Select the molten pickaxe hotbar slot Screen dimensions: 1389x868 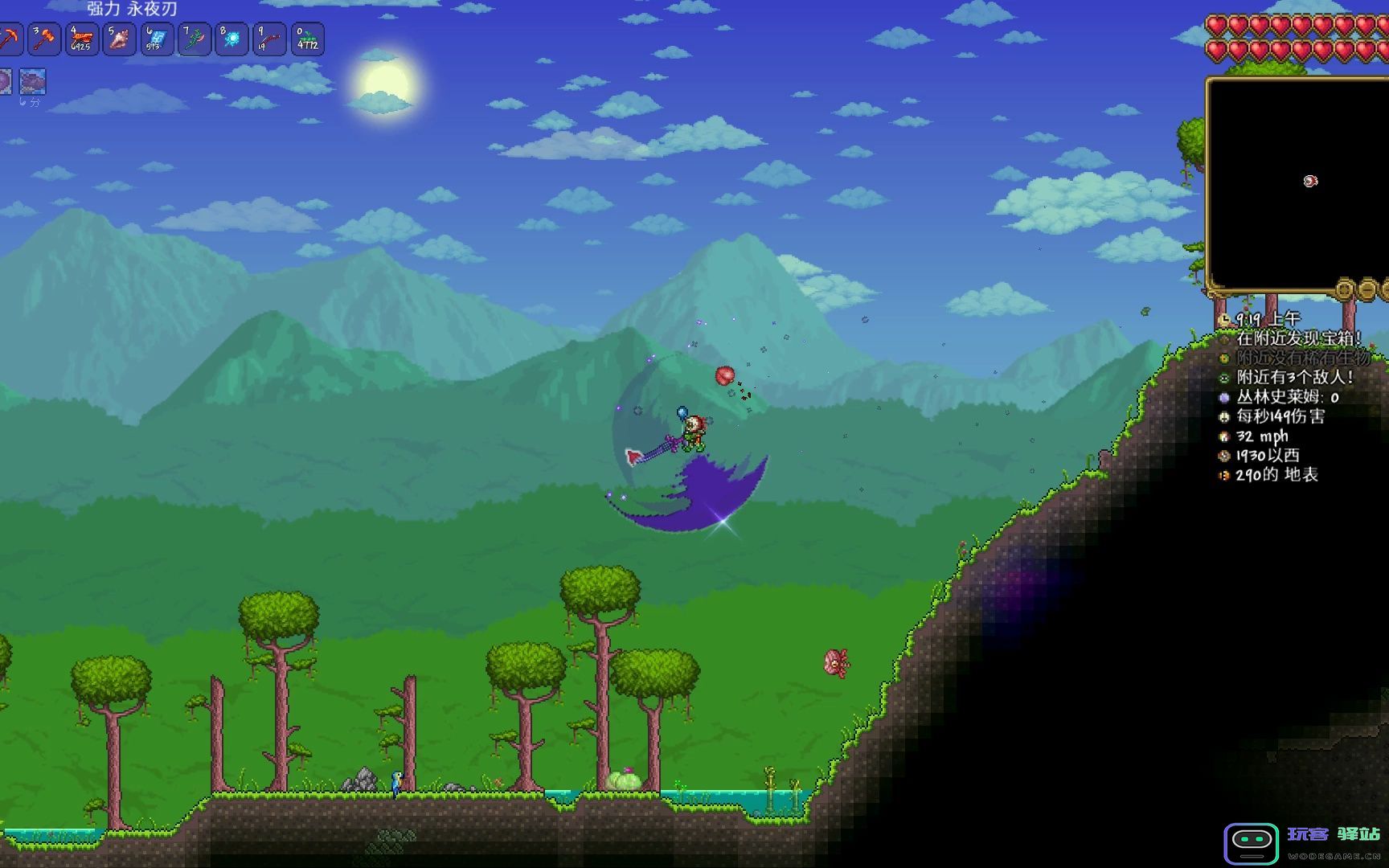pyautogui.click(x=8, y=39)
